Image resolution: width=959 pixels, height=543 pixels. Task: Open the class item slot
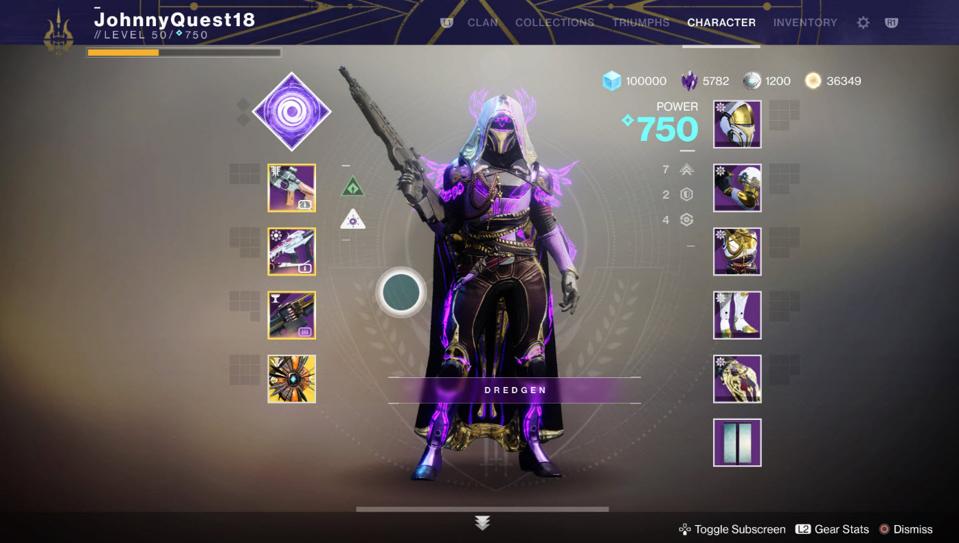click(737, 379)
